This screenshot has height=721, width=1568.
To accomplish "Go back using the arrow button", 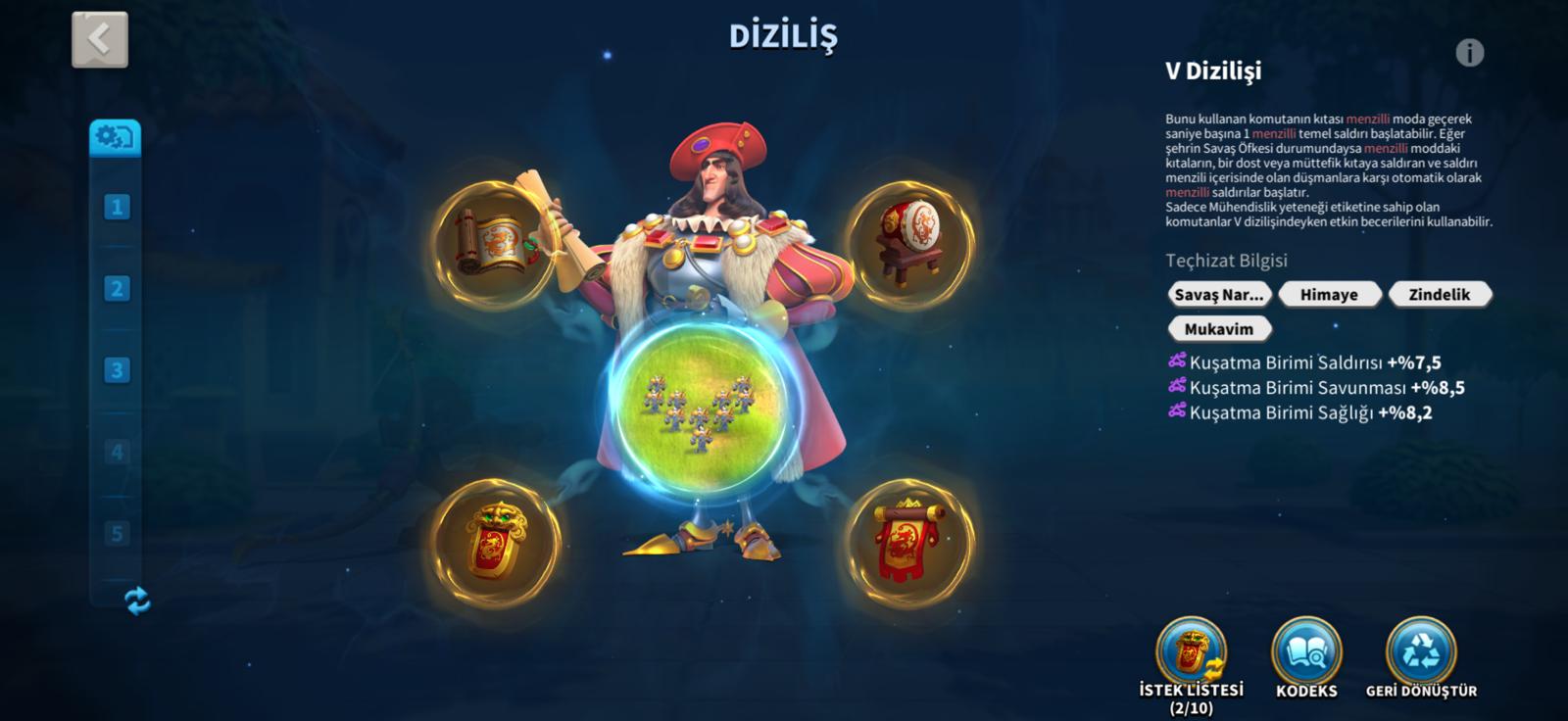I will [99, 40].
